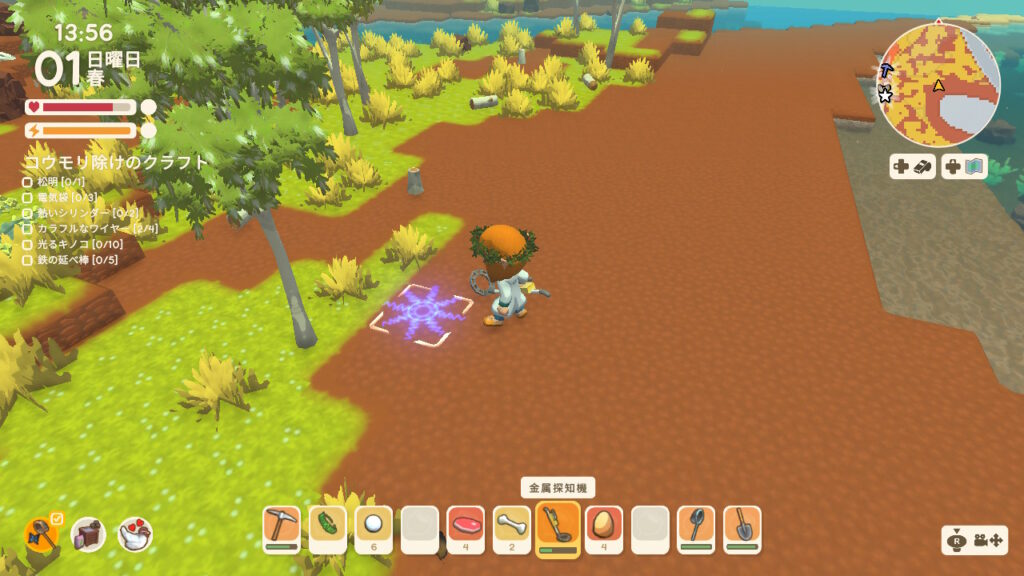Toggle the 松明 objective checkbox
This screenshot has width=1024, height=576.
pos(28,182)
